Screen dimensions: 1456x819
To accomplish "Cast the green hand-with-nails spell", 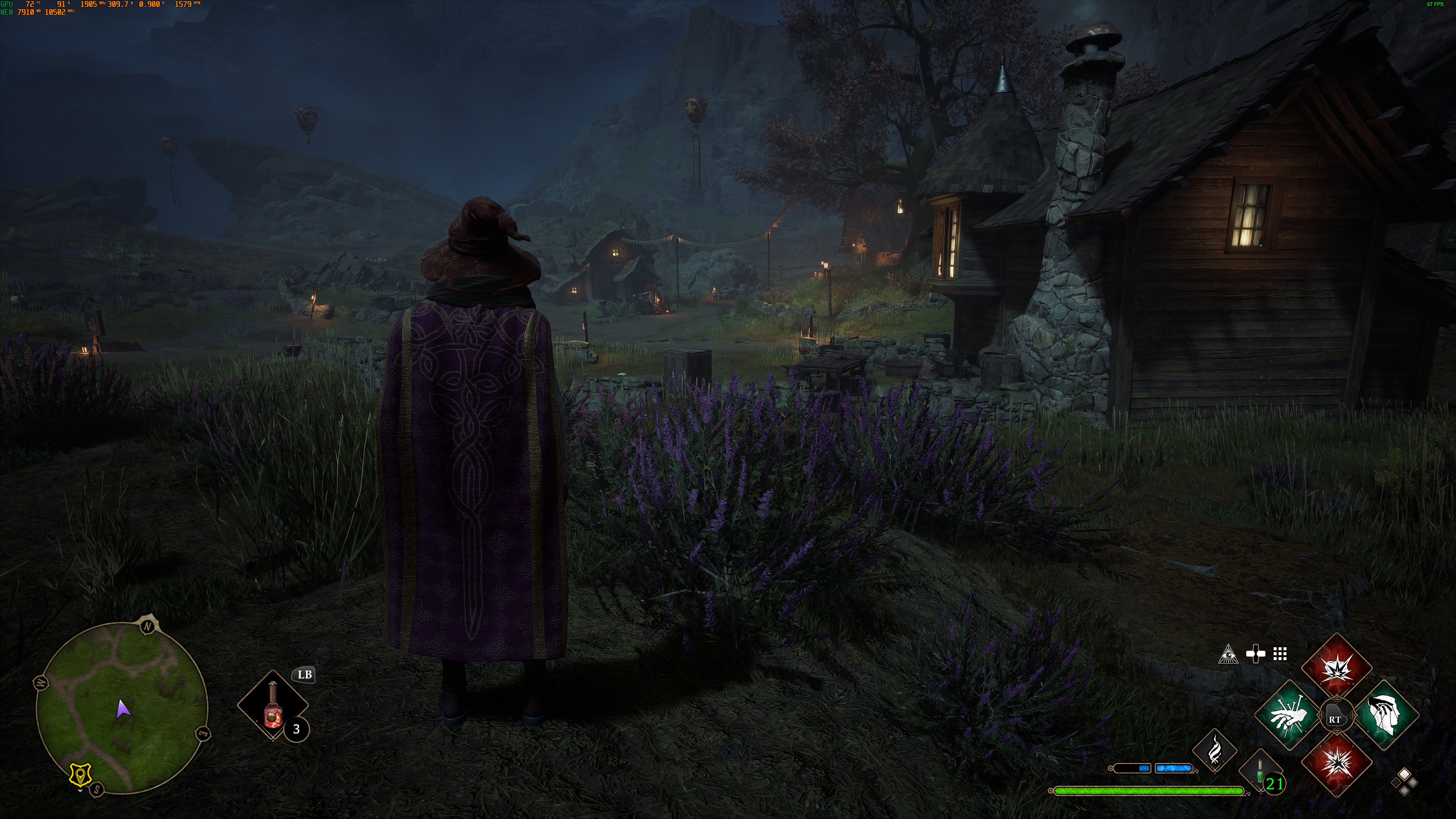I will click(x=1289, y=715).
